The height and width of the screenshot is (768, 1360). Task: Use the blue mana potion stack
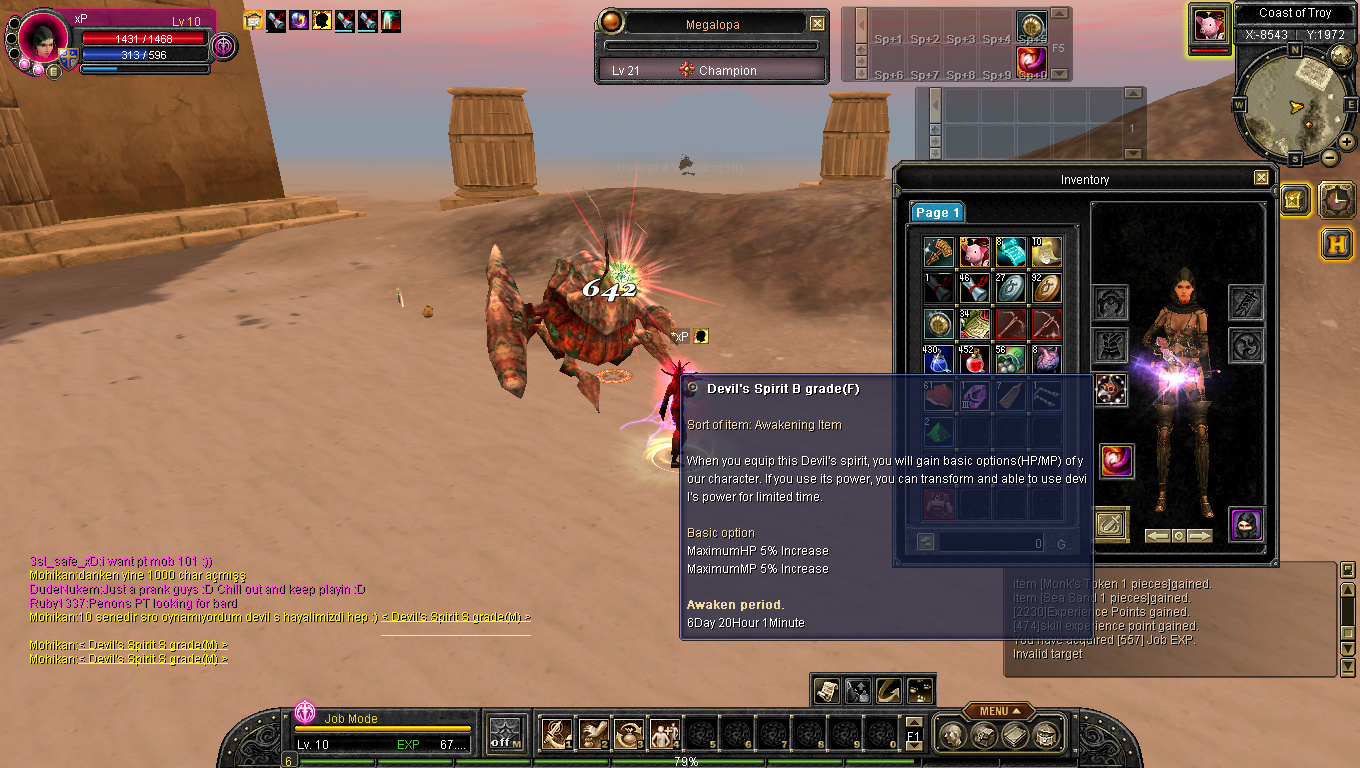click(939, 359)
